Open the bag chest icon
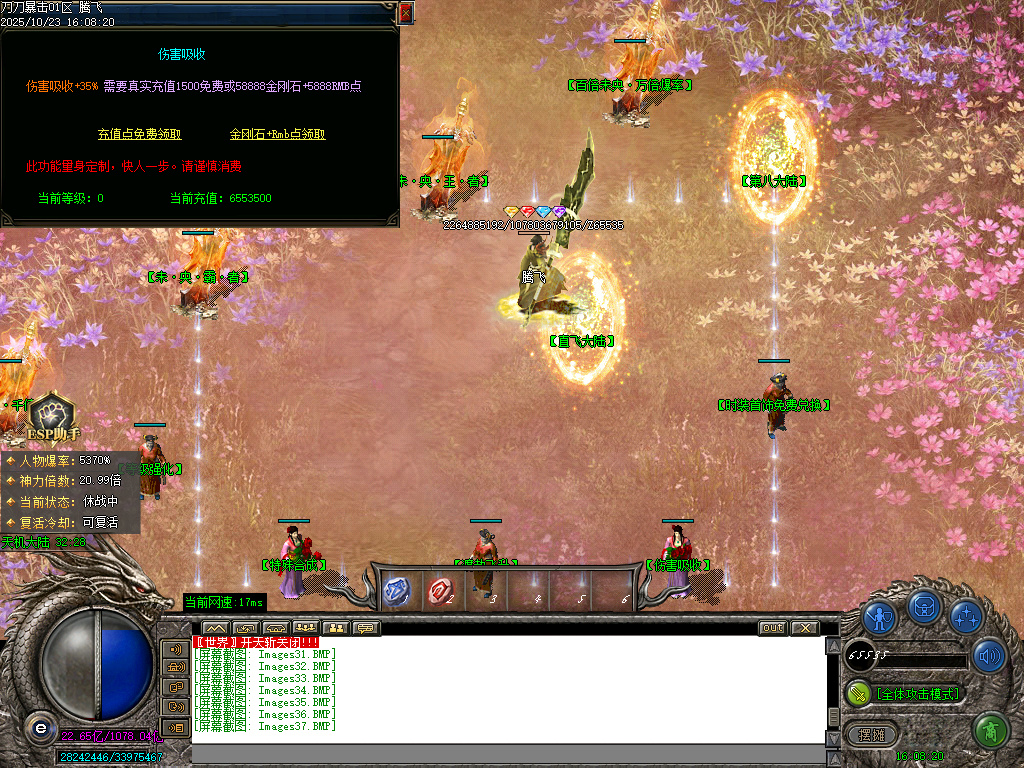 click(x=924, y=607)
